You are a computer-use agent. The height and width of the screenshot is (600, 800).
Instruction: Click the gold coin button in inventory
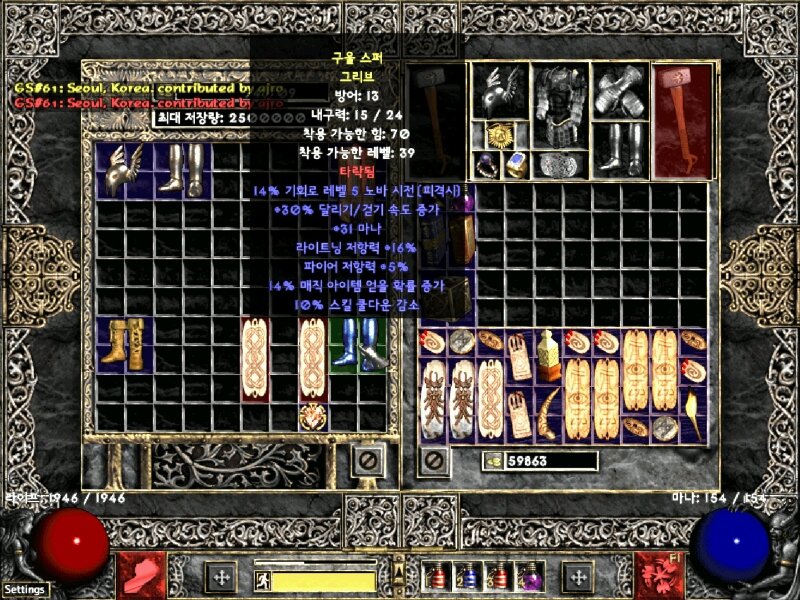click(492, 461)
